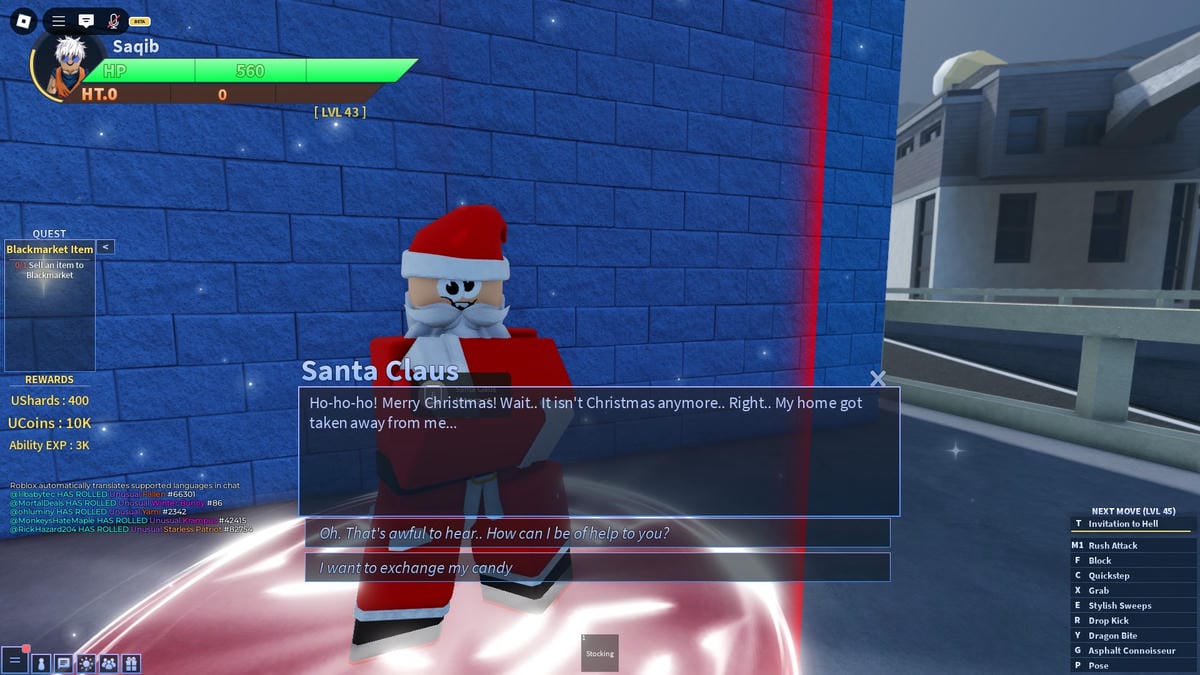This screenshot has width=1200, height=675.
Task: Open the gift box icon
Action: click(131, 662)
